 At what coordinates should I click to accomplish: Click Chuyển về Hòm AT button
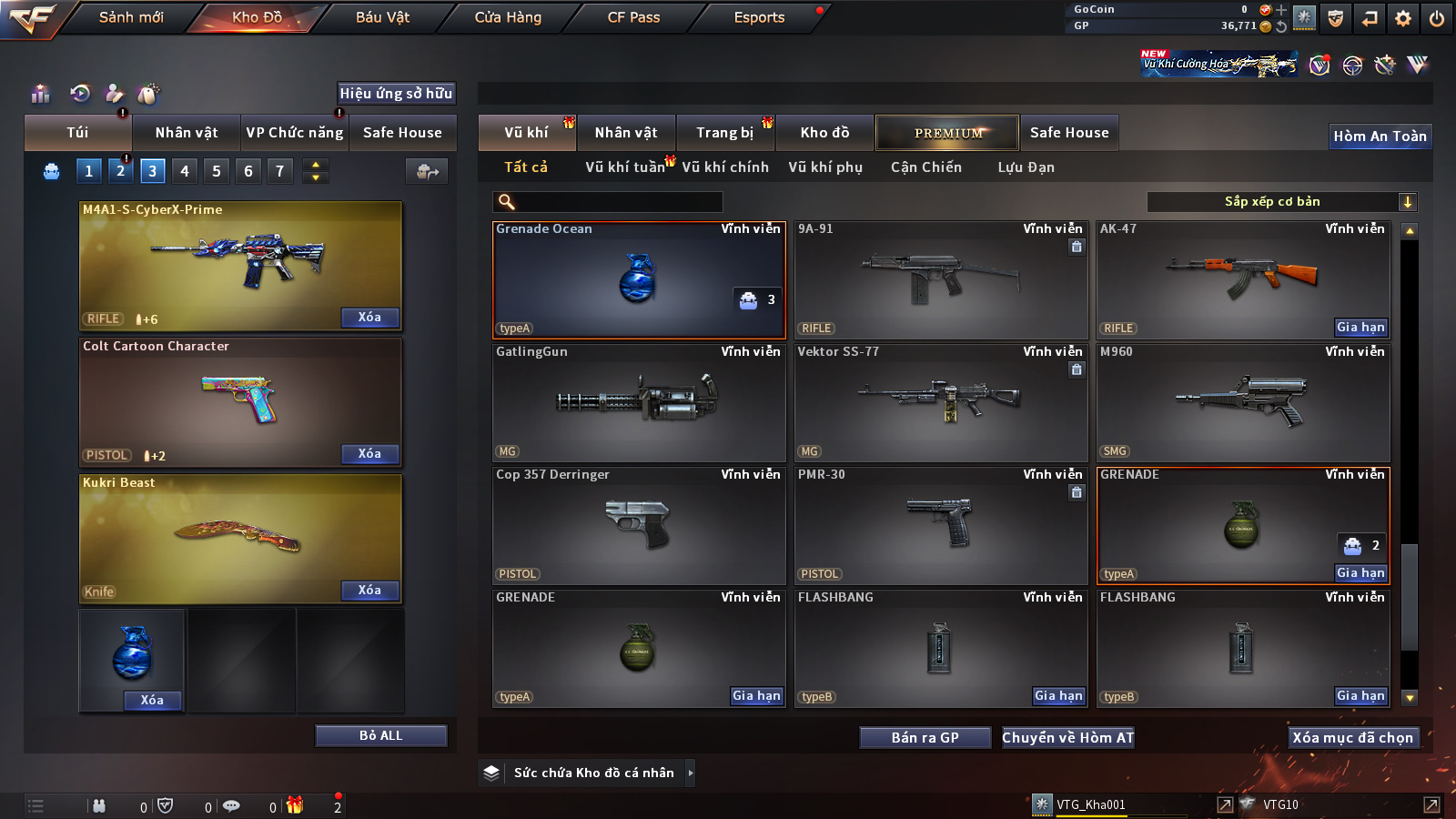pyautogui.click(x=1068, y=737)
